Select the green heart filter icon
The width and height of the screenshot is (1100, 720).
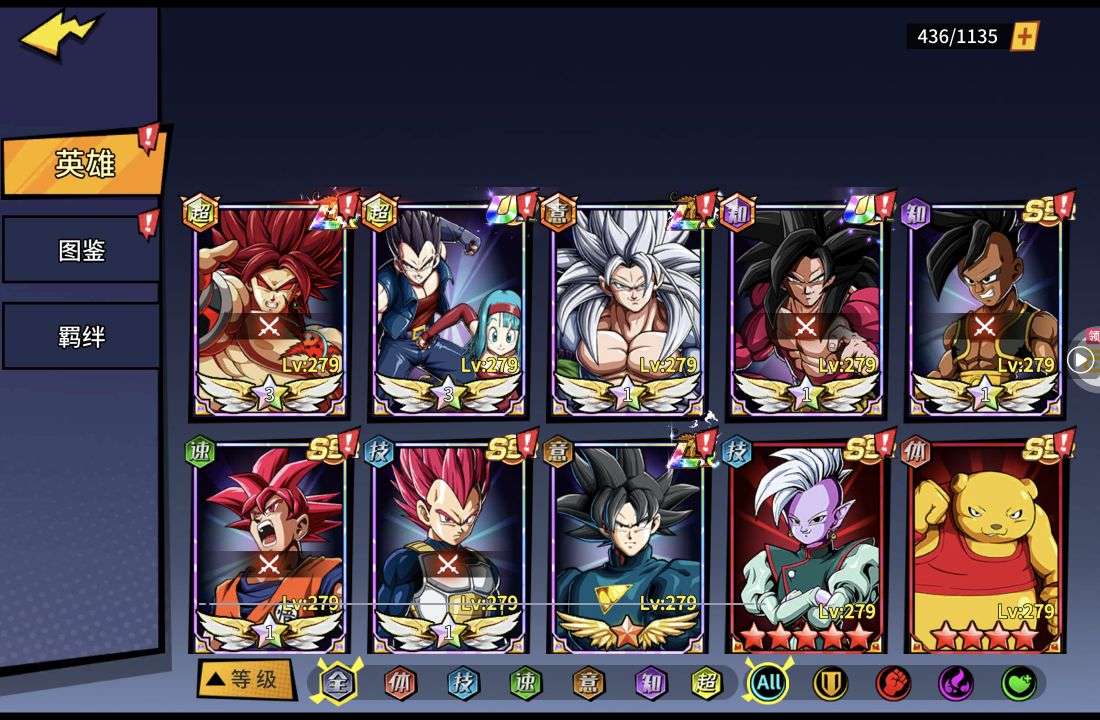pyautogui.click(x=1018, y=683)
